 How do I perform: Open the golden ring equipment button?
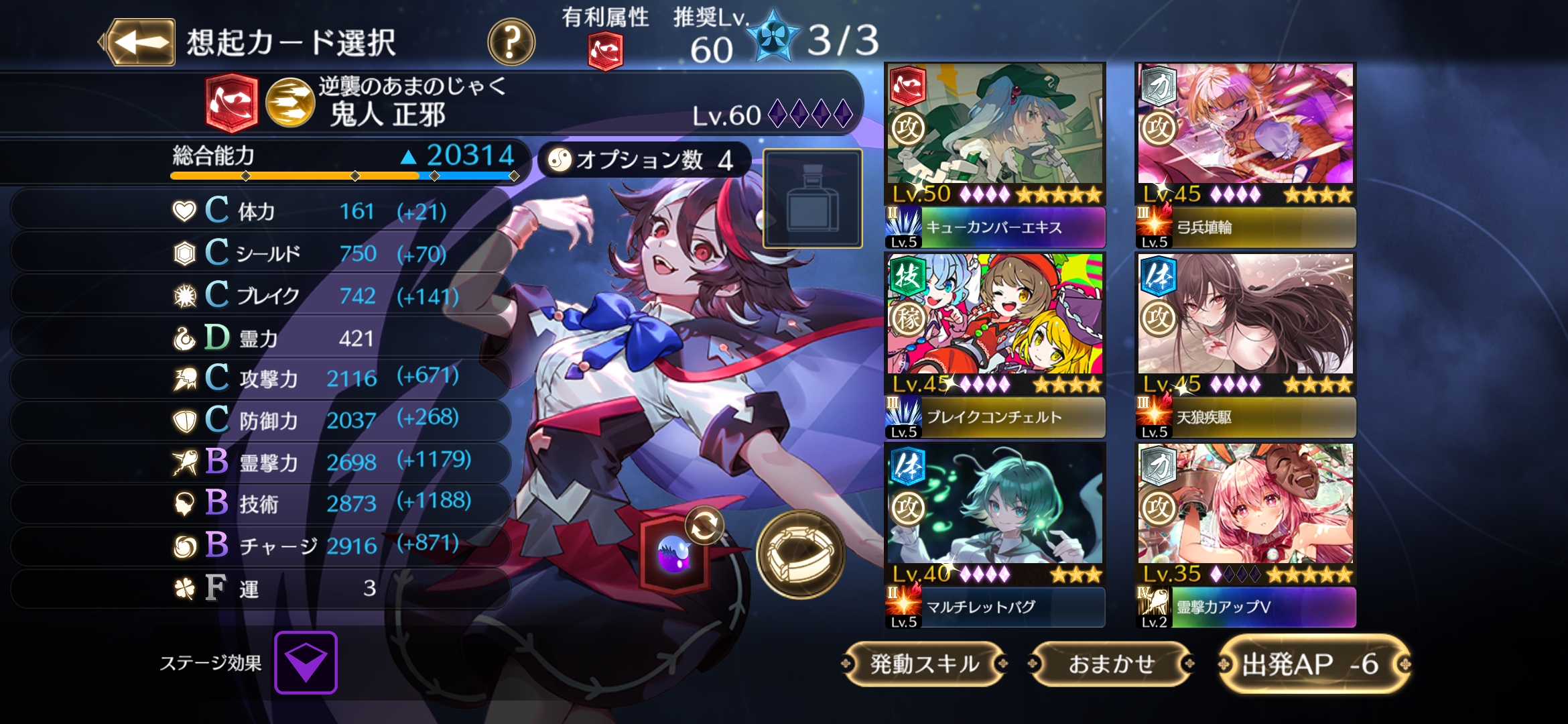tap(800, 554)
